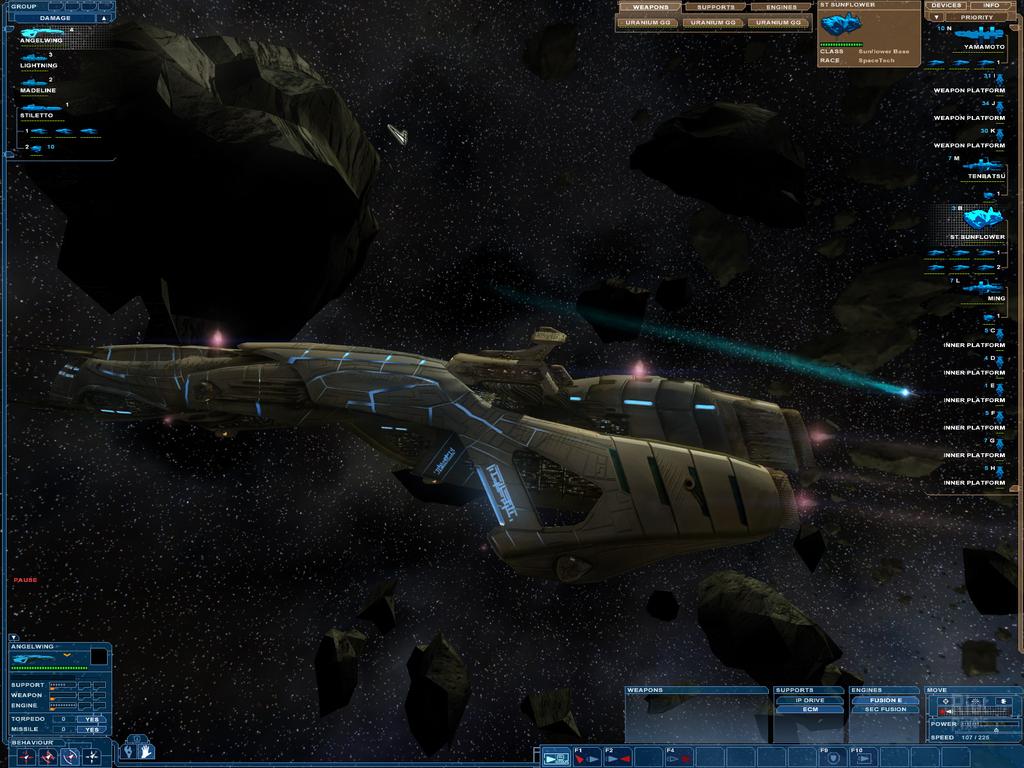Image resolution: width=1024 pixels, height=768 pixels.
Task: Toggle the Missile YES button
Action: pyautogui.click(x=92, y=729)
